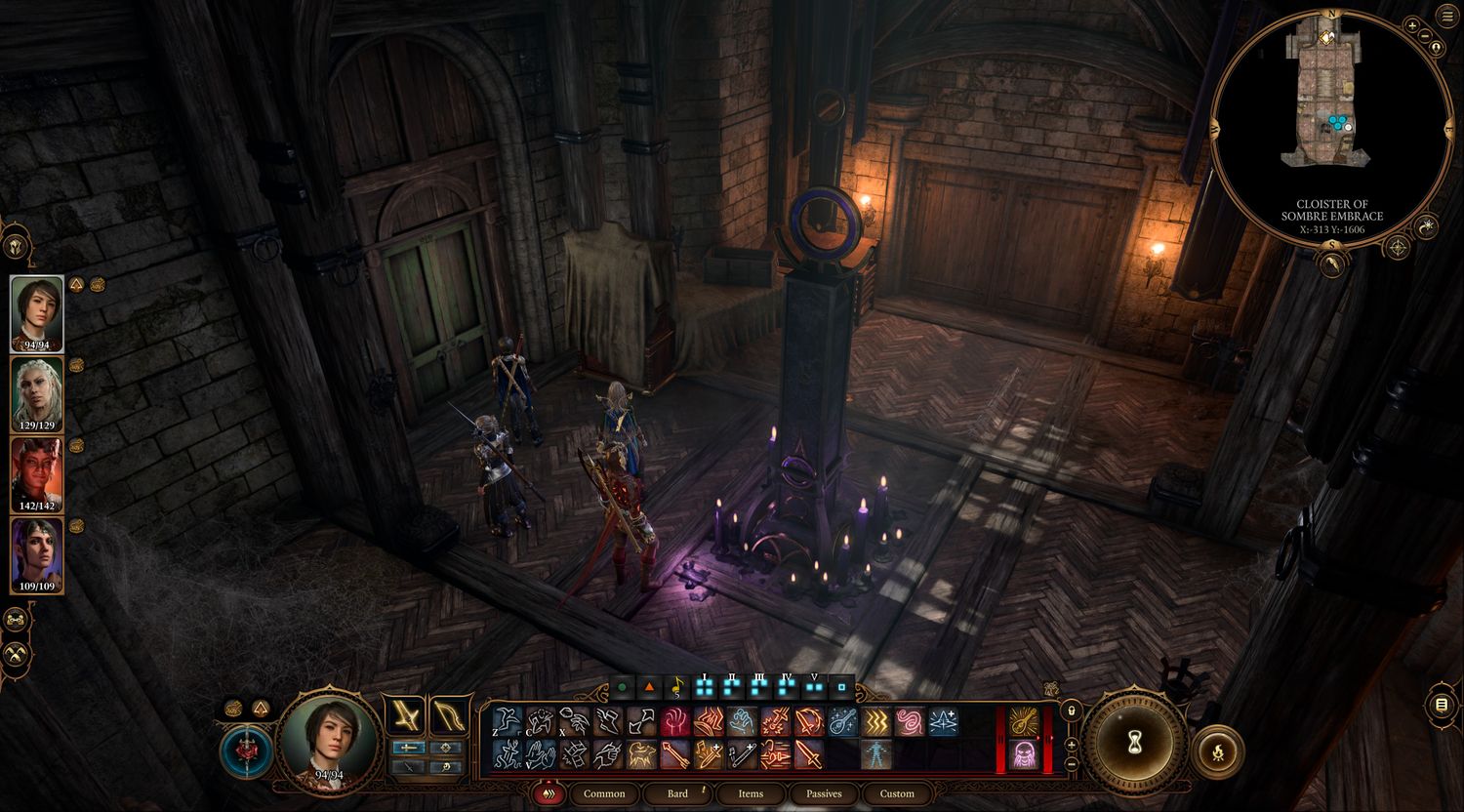
Task: Zoom in the minimap with plus button
Action: (x=1412, y=25)
